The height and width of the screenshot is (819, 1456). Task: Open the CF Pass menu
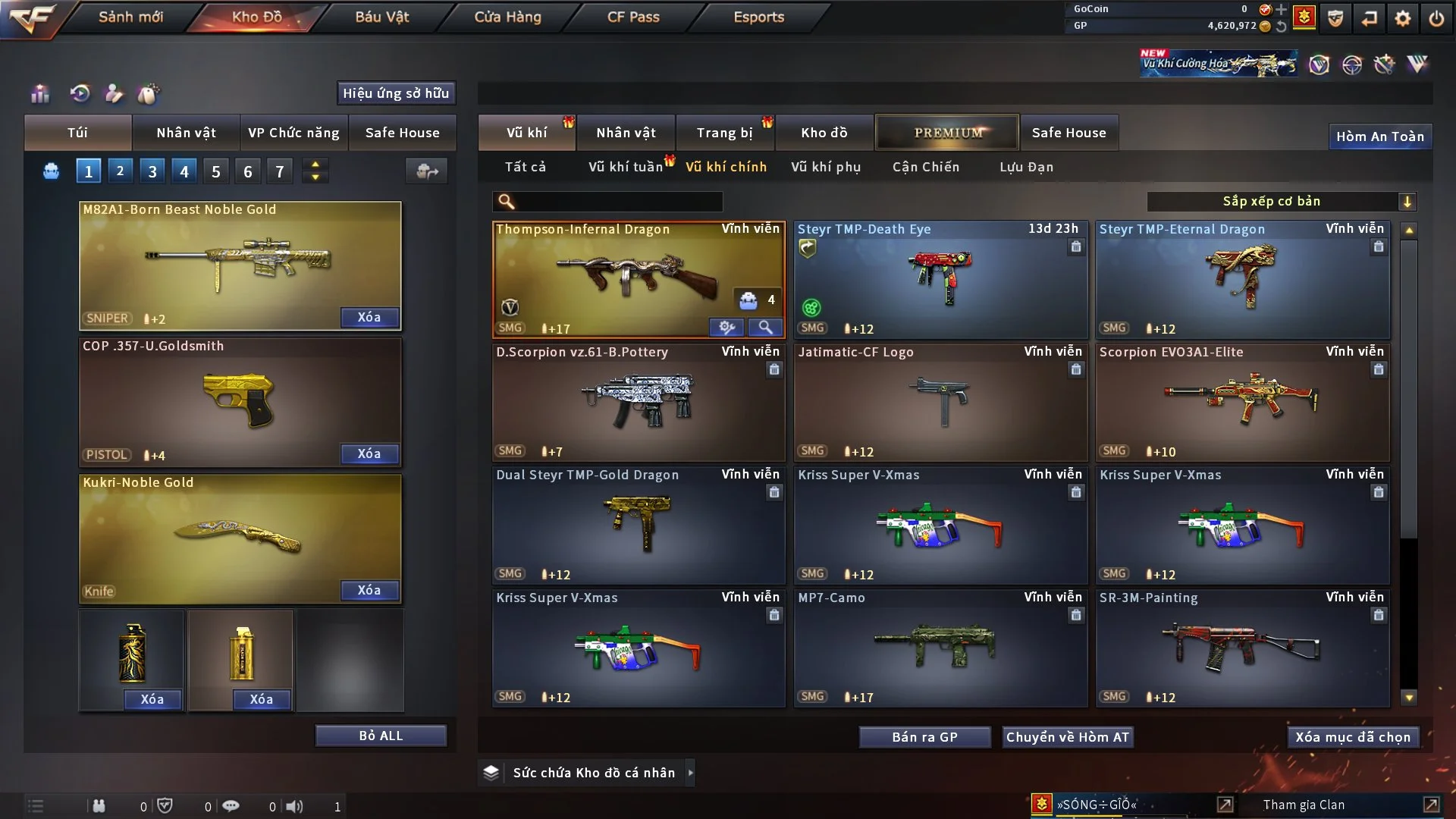click(633, 17)
